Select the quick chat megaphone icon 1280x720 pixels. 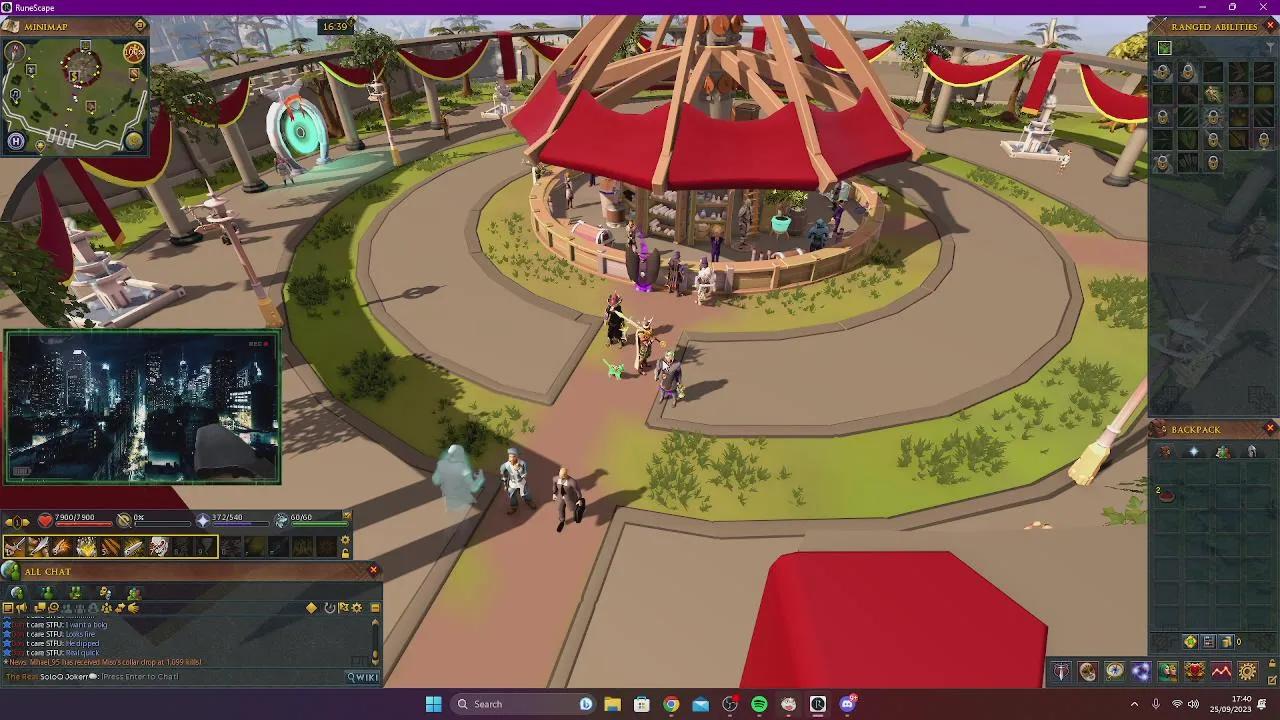21,608
